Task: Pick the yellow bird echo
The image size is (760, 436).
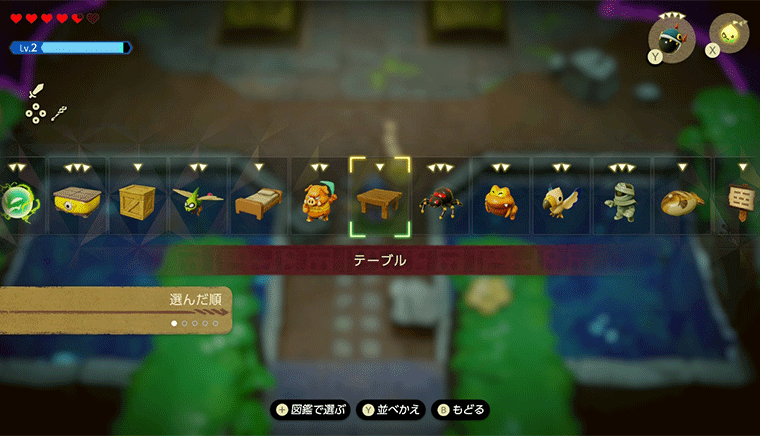Action: pos(561,201)
